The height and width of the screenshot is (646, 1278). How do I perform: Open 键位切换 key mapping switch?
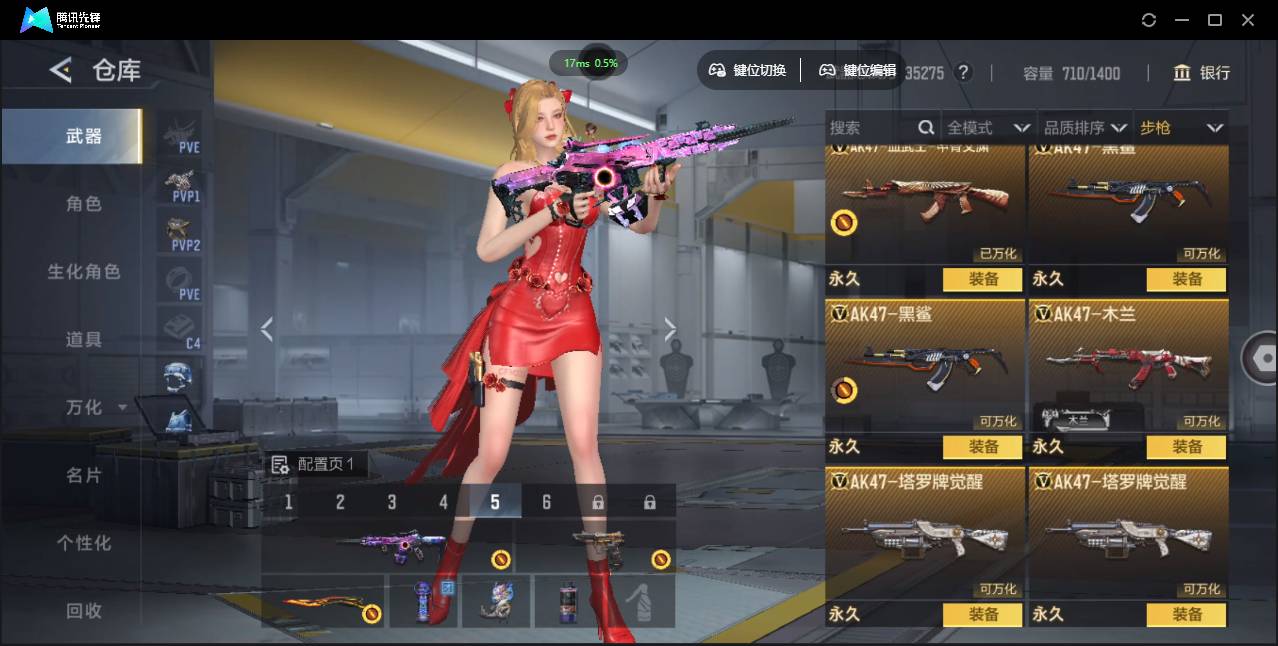[x=748, y=70]
